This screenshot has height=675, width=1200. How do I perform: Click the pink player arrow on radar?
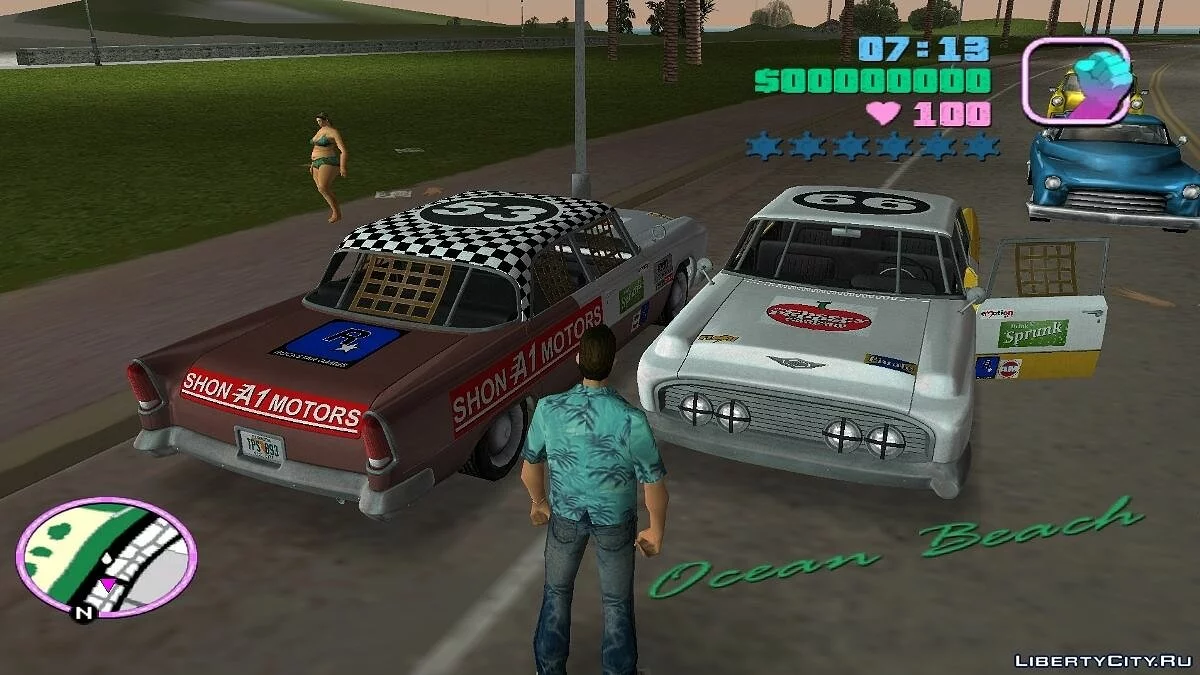tap(107, 584)
